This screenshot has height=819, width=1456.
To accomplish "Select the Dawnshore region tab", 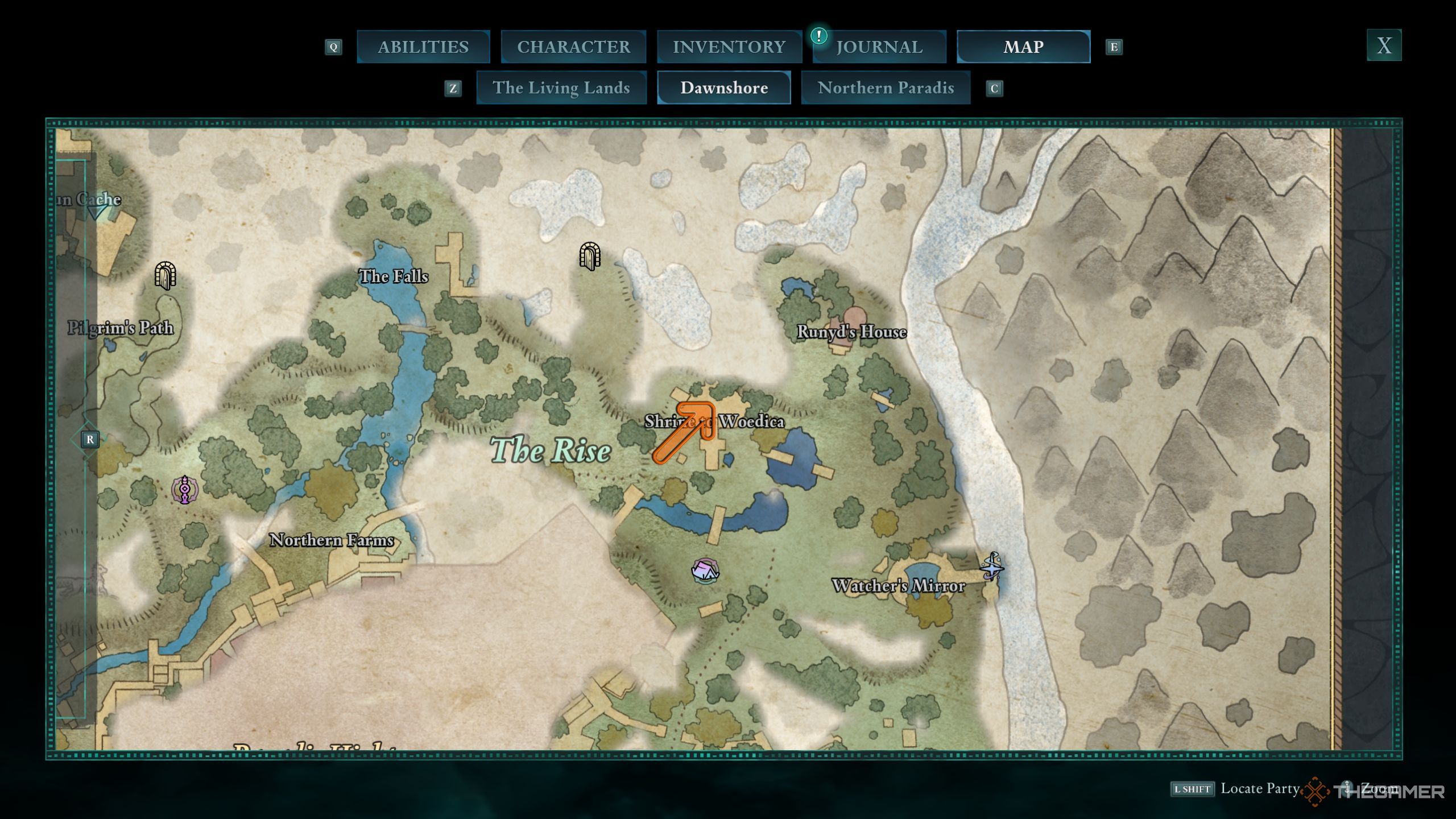I will pyautogui.click(x=724, y=88).
